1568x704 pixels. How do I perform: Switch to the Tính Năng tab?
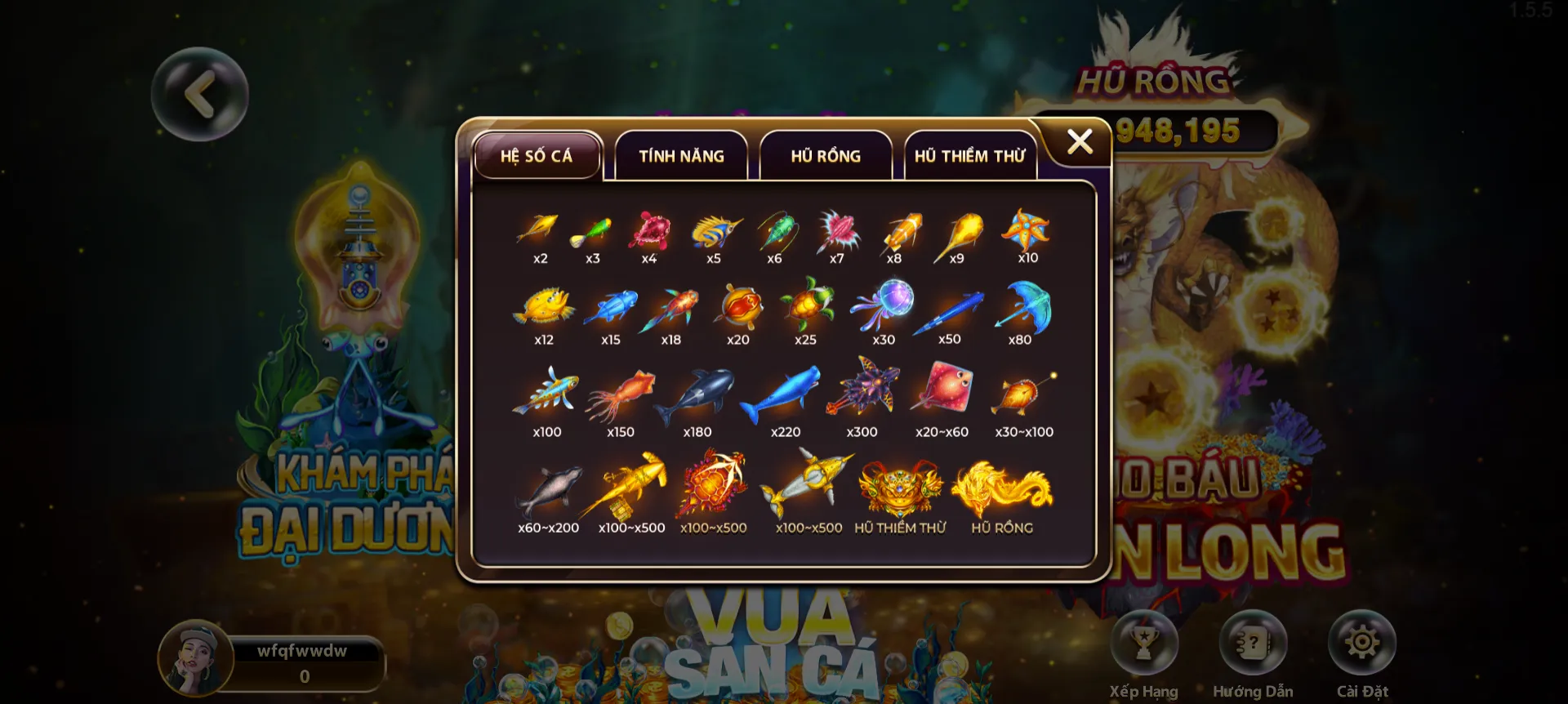click(x=681, y=155)
